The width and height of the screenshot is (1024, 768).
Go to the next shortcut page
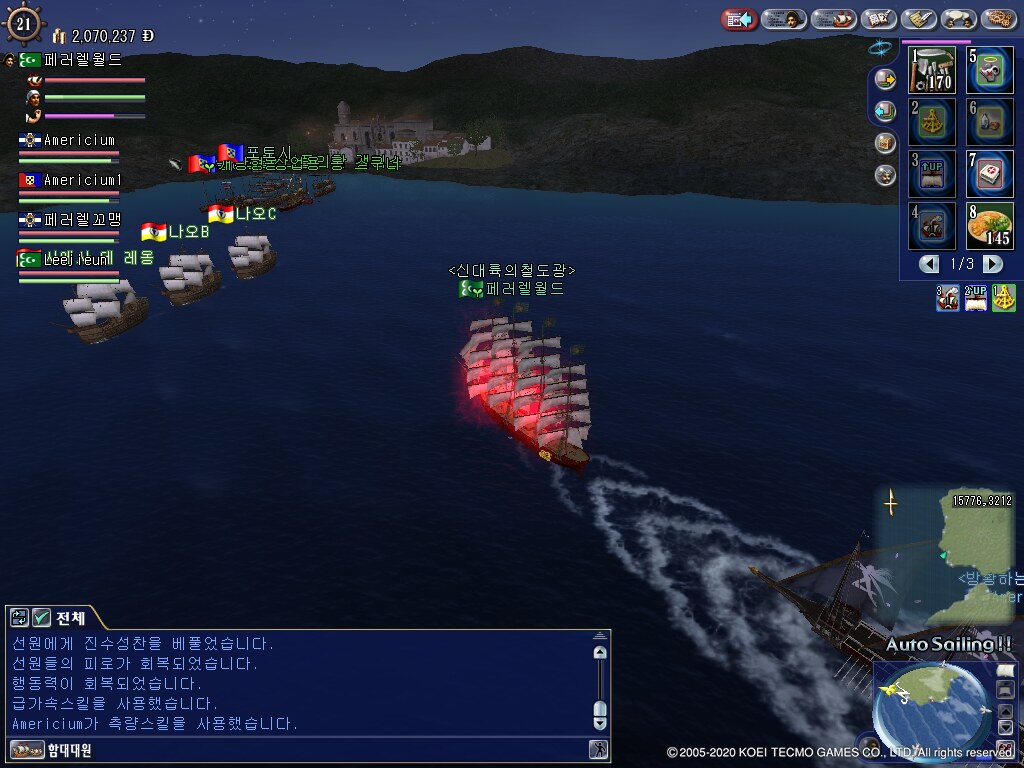click(x=992, y=264)
